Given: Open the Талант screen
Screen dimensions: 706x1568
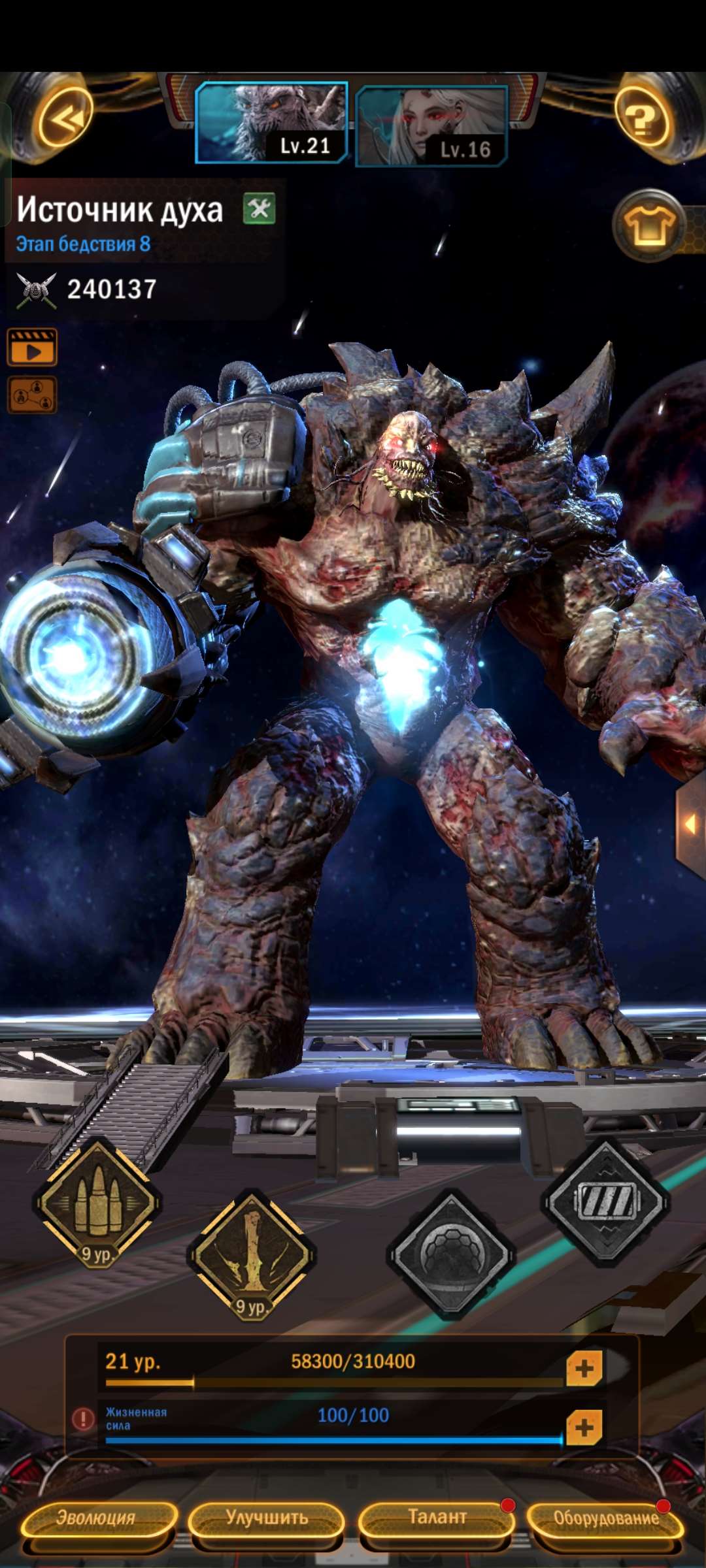Looking at the screenshot, I should [437, 1518].
